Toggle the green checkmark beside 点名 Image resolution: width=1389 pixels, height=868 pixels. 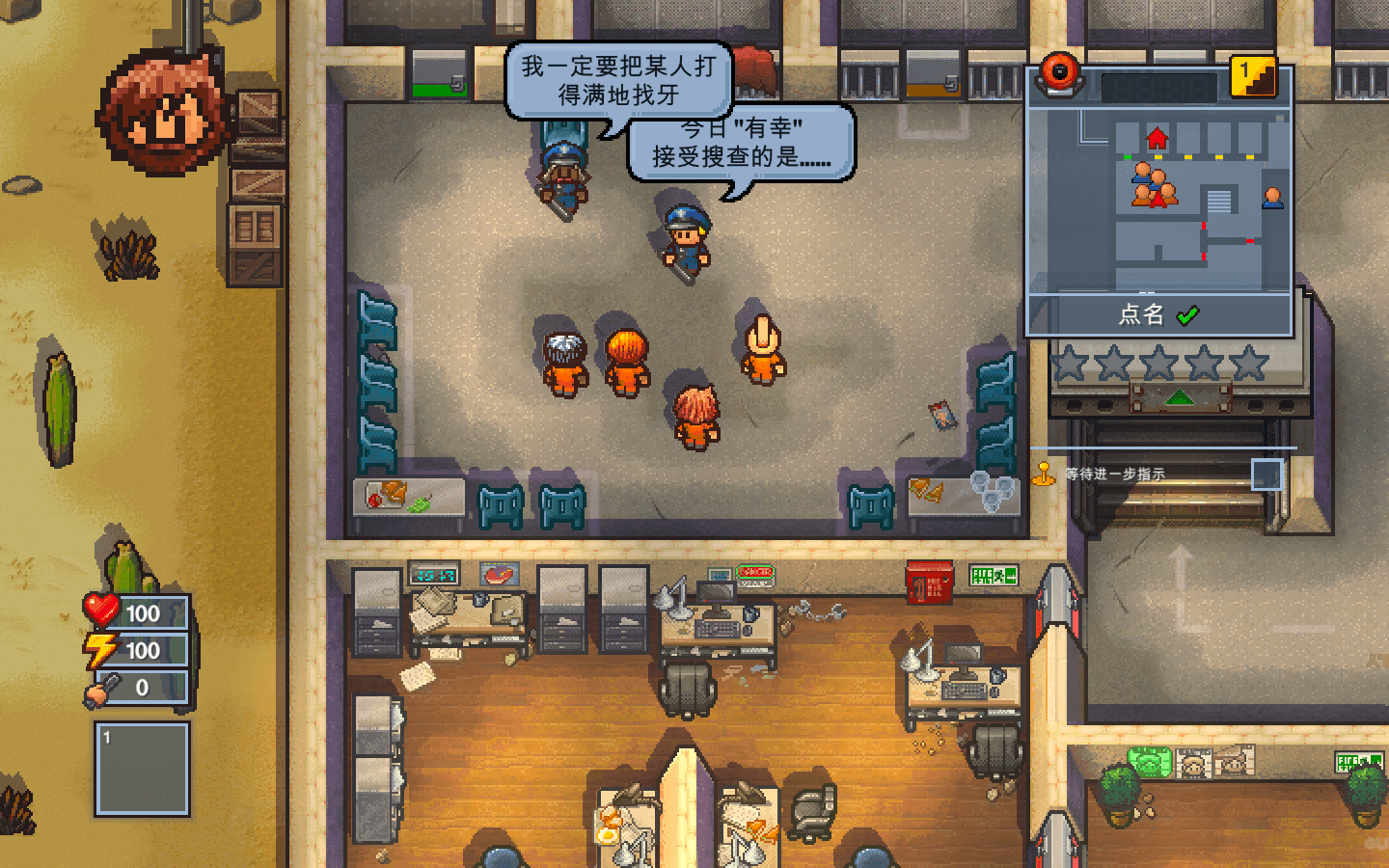click(1186, 315)
